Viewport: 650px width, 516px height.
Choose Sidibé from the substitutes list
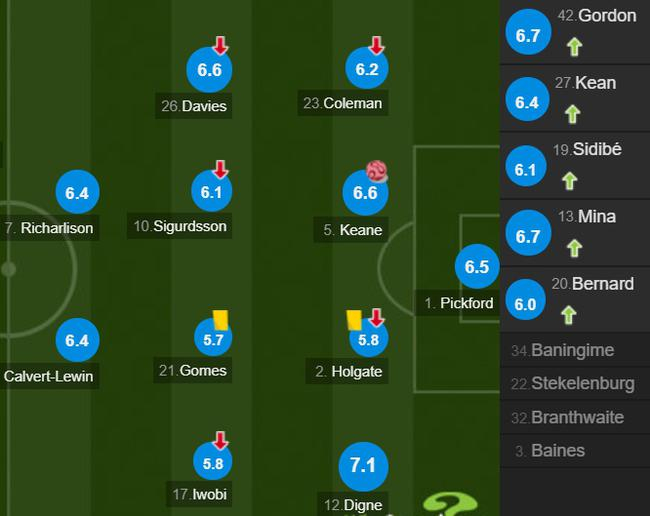pos(575,164)
